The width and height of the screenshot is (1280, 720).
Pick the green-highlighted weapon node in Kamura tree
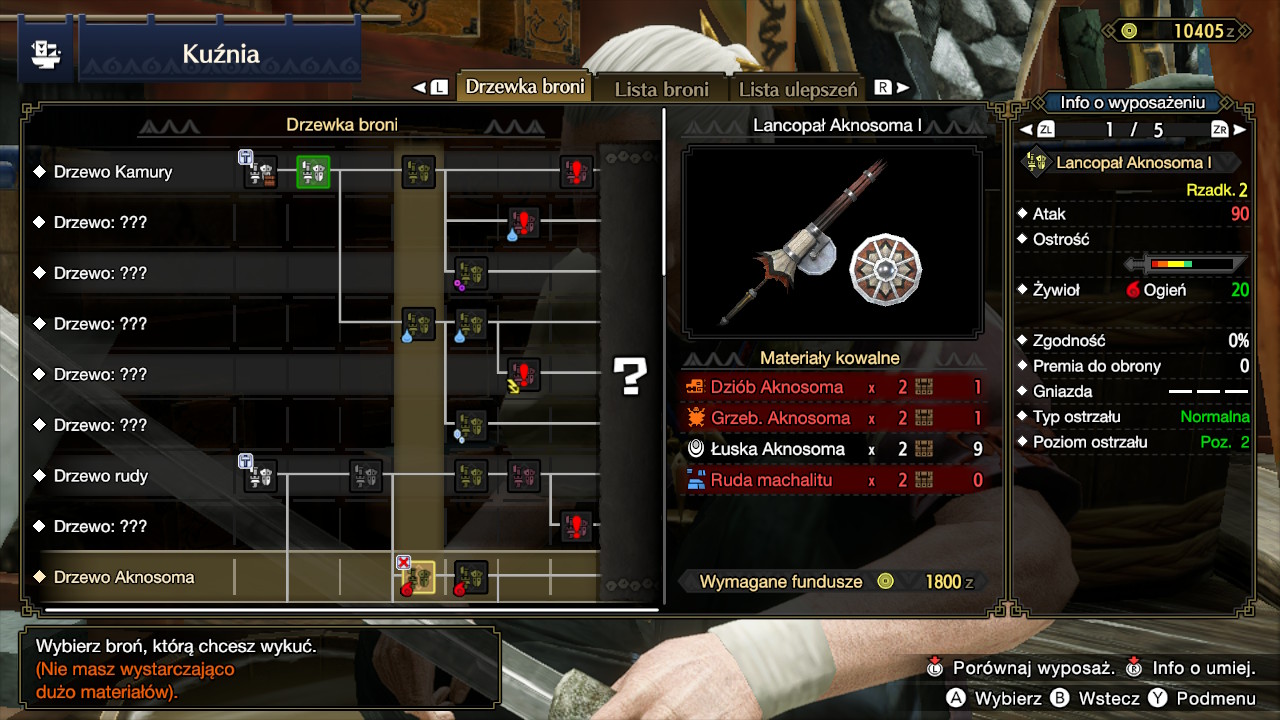313,172
